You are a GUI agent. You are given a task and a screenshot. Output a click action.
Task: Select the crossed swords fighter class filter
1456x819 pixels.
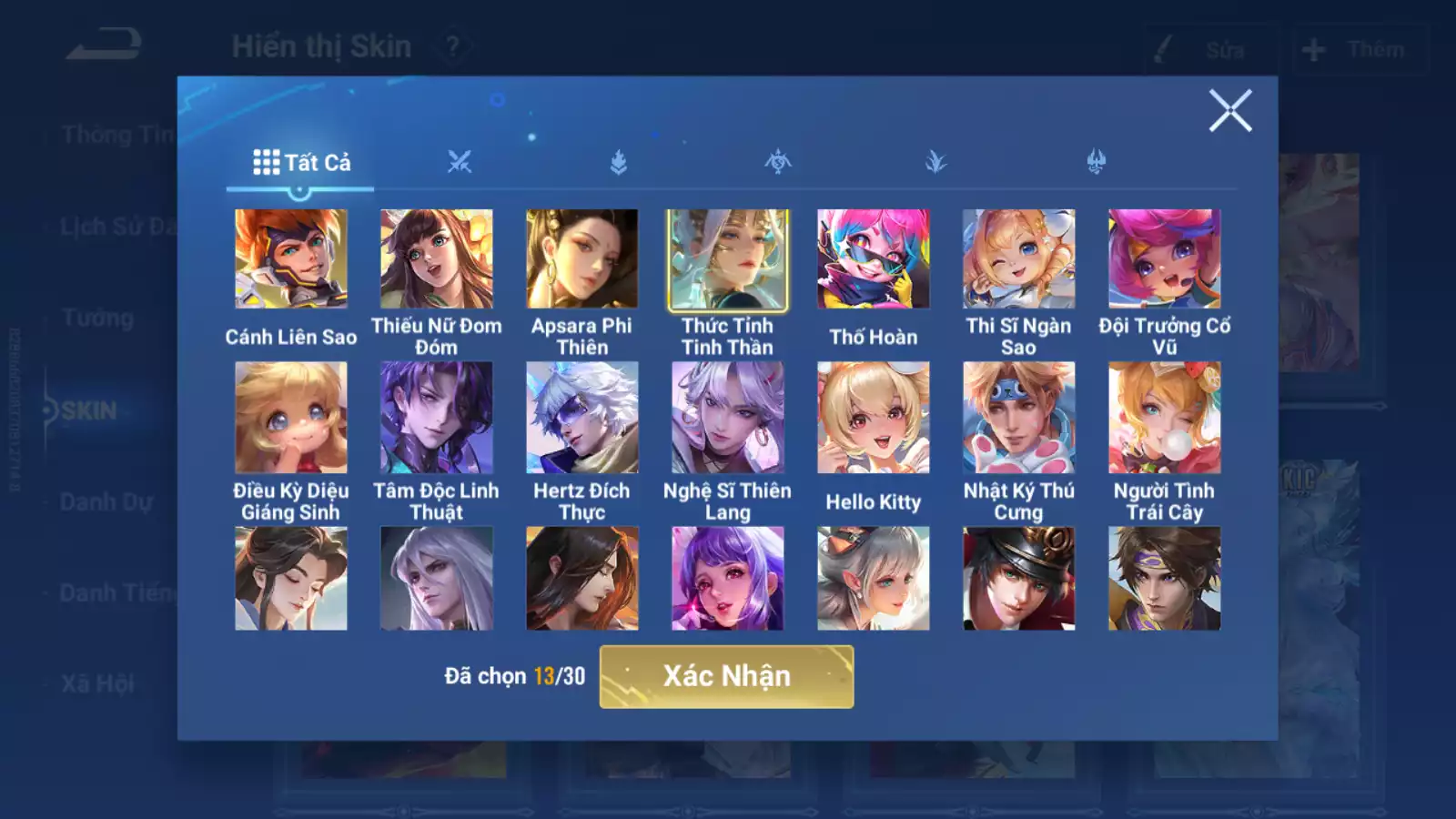pos(460,162)
